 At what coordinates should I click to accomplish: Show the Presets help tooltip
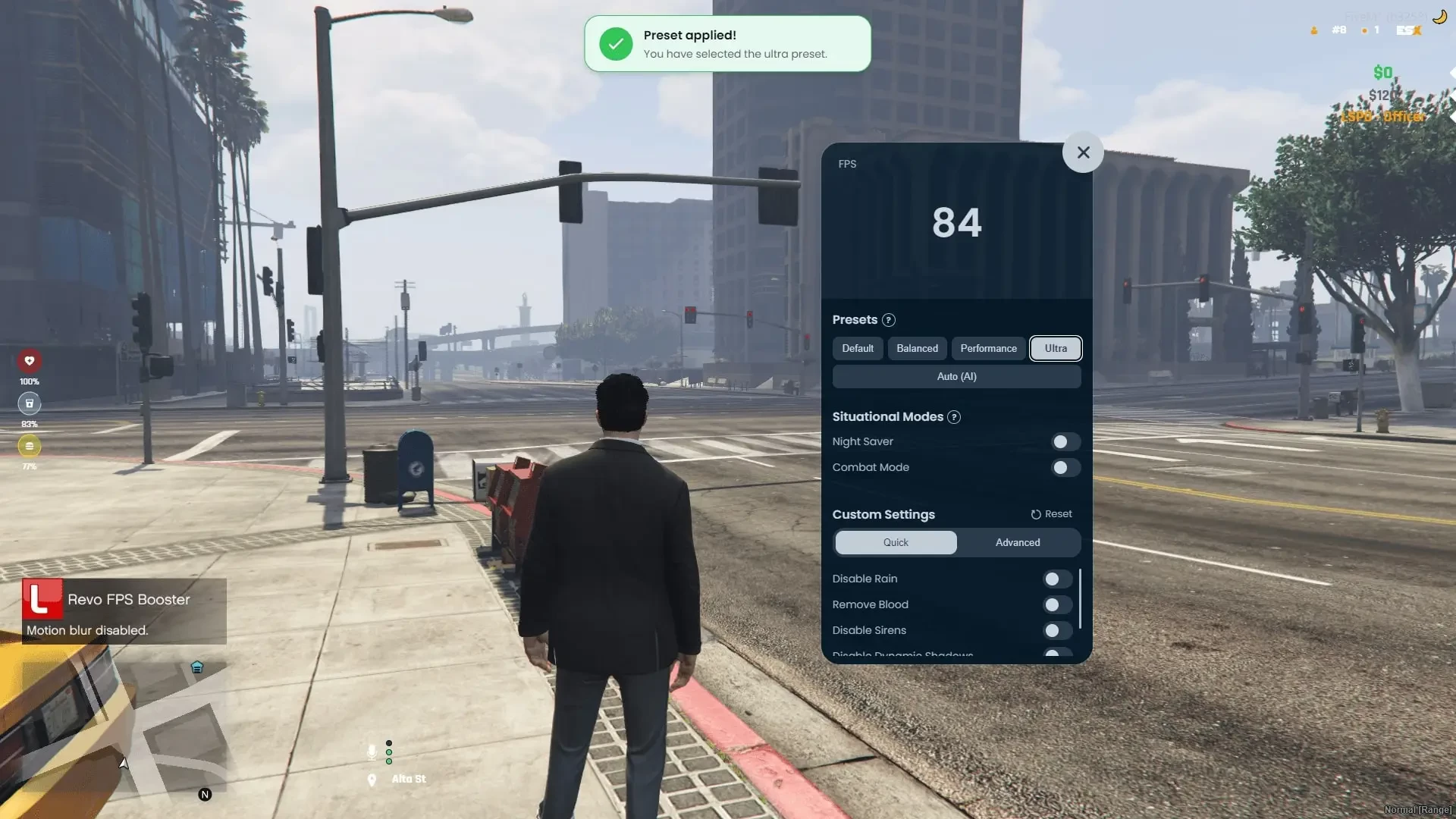[x=889, y=320]
